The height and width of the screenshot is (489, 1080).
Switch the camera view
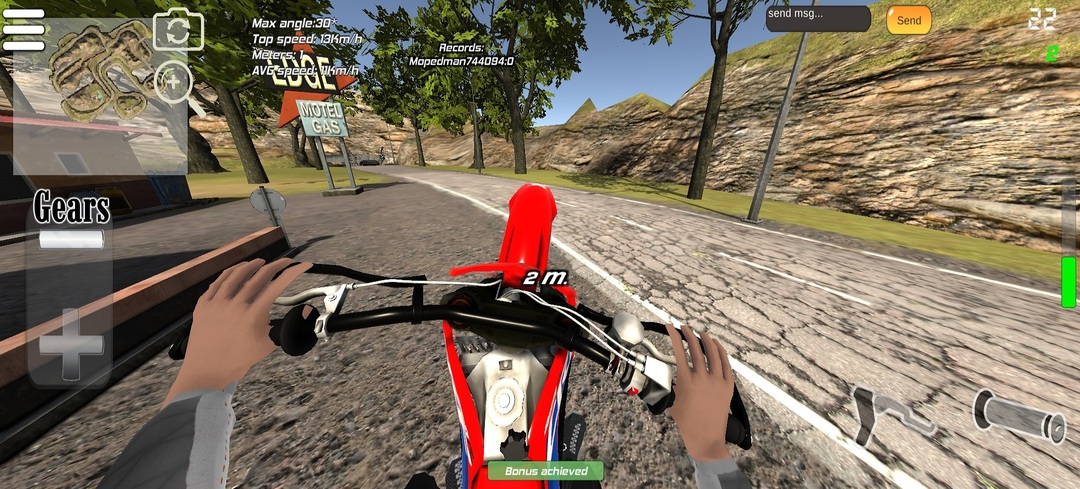178,31
